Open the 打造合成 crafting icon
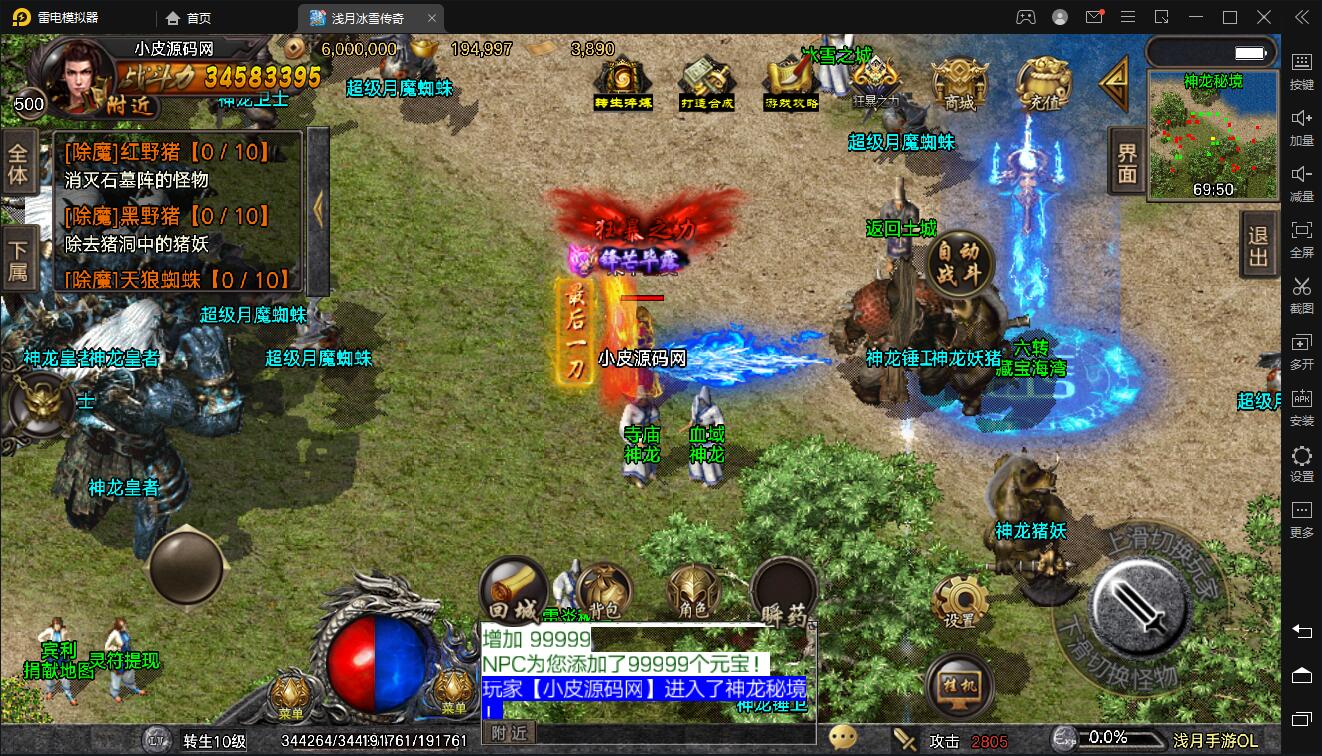This screenshot has width=1322, height=756. point(707,83)
